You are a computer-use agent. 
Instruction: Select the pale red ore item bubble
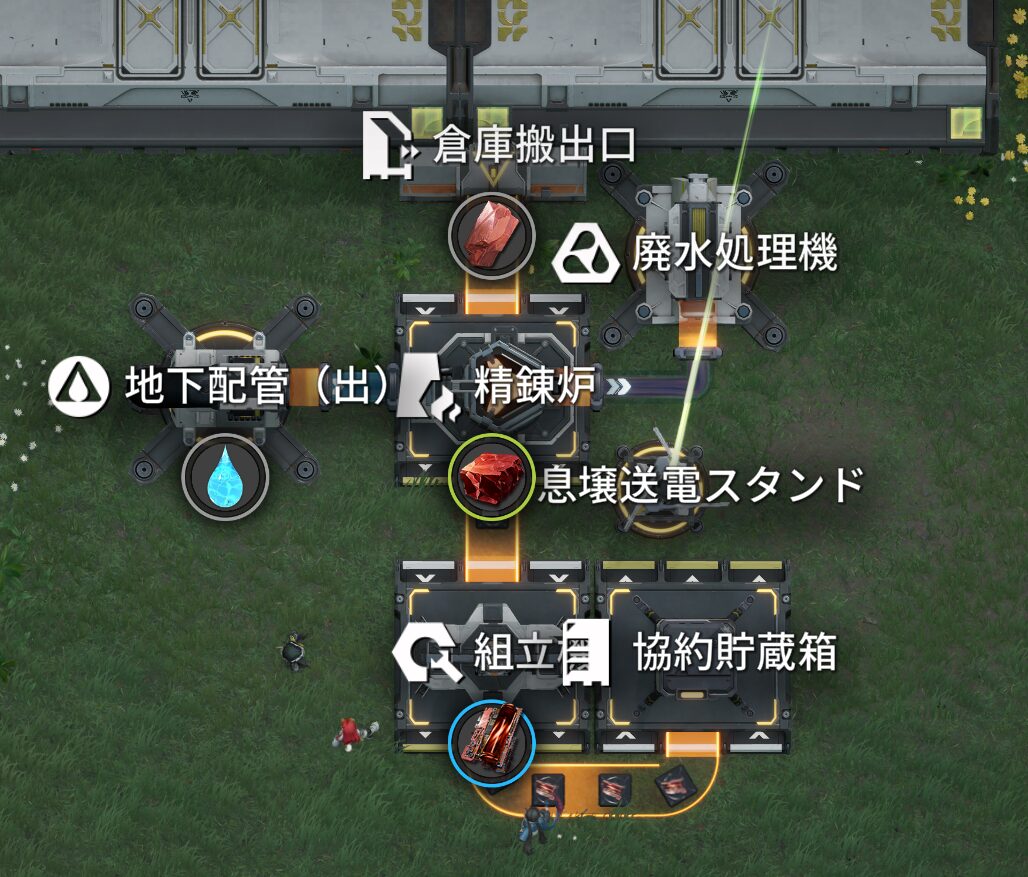(491, 235)
